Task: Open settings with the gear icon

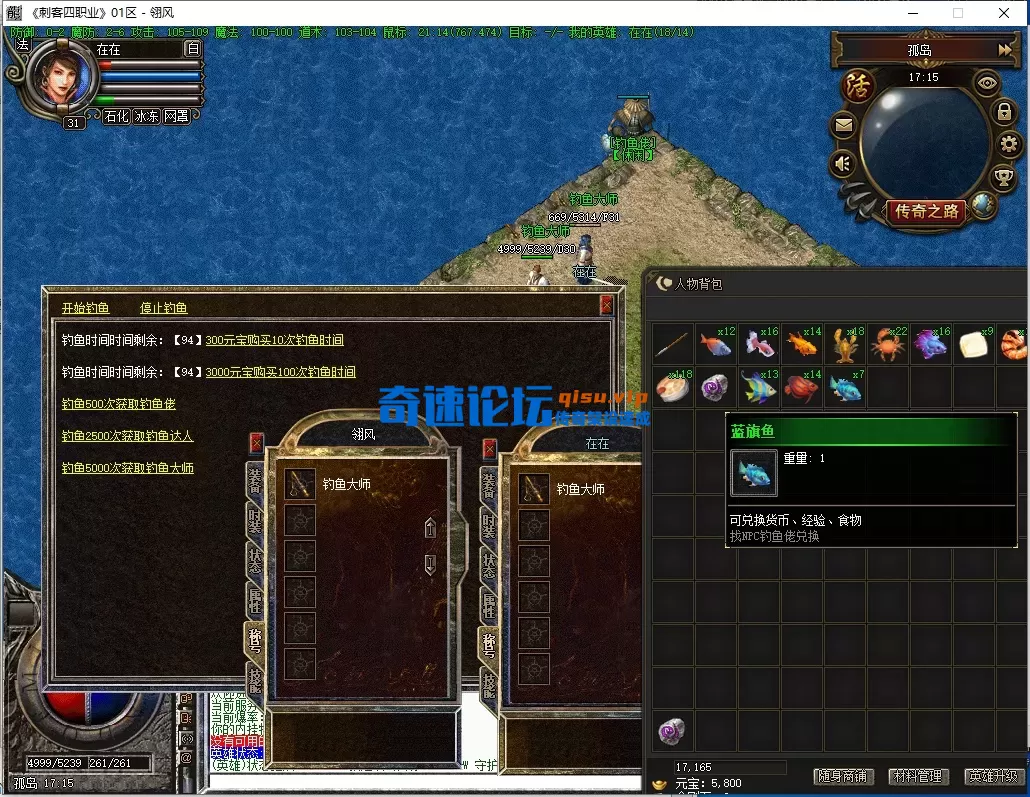Action: tap(1008, 144)
